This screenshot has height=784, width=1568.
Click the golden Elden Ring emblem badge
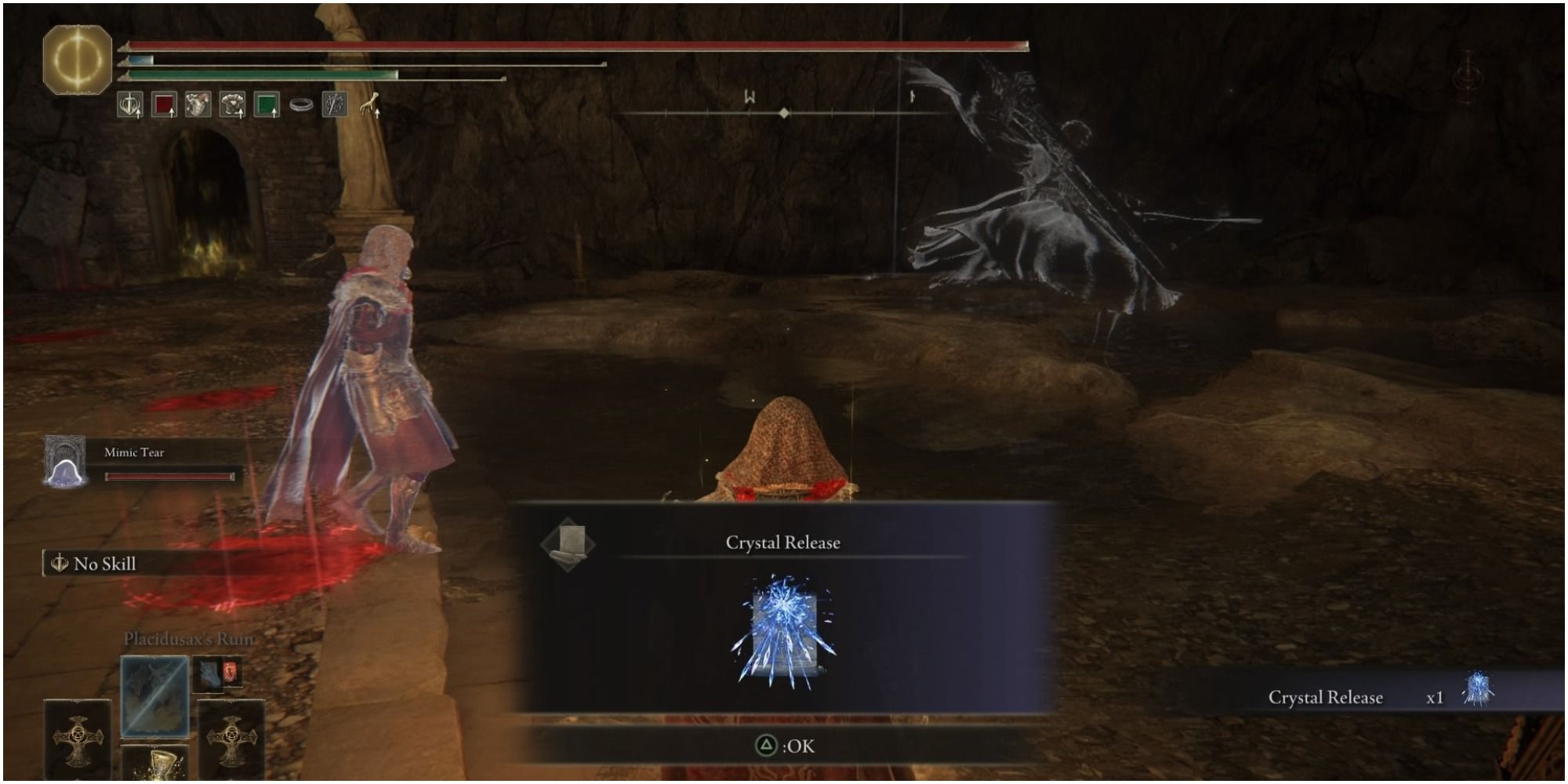click(77, 59)
